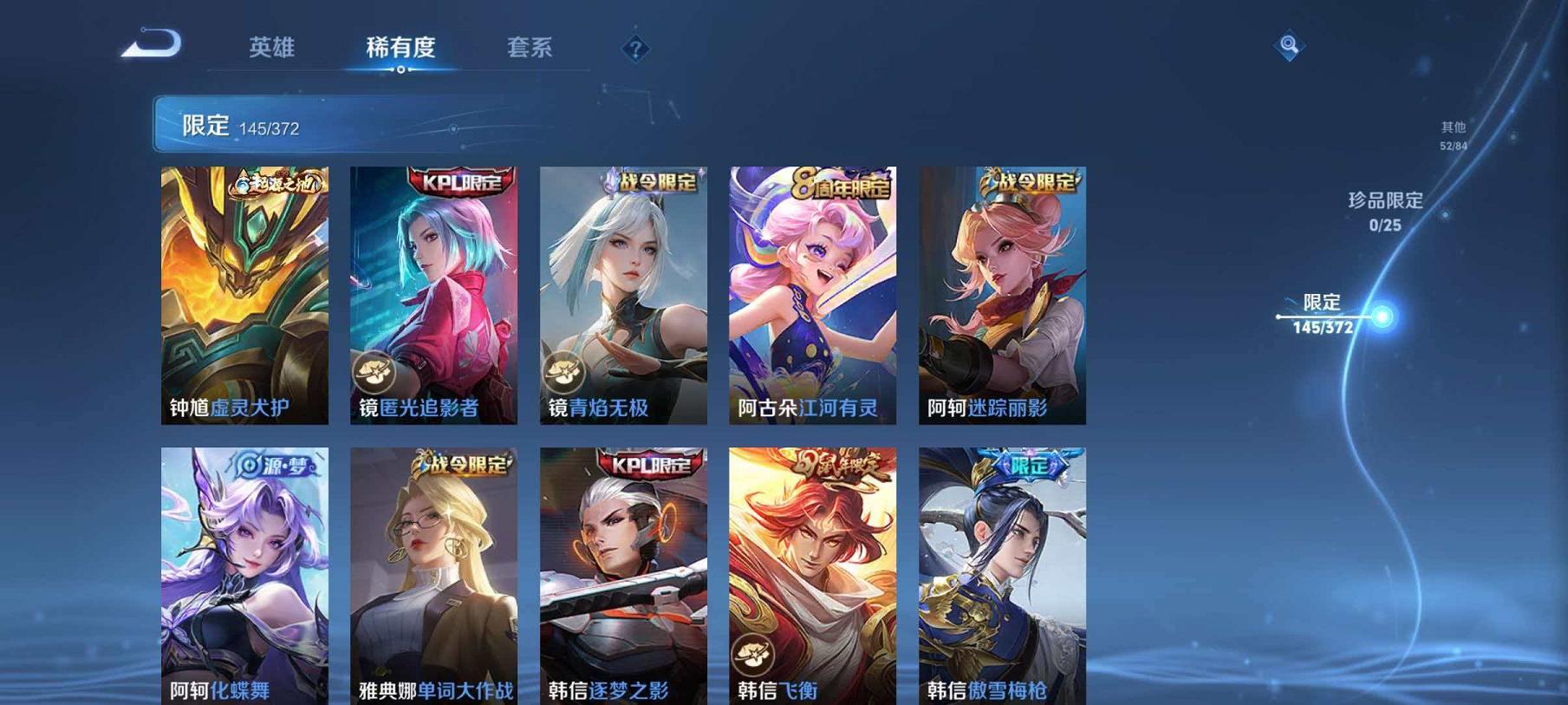This screenshot has height=705, width=1568.
Task: Click the flower badge on 阿轲迷踪丽影 card
Action: (x=945, y=373)
